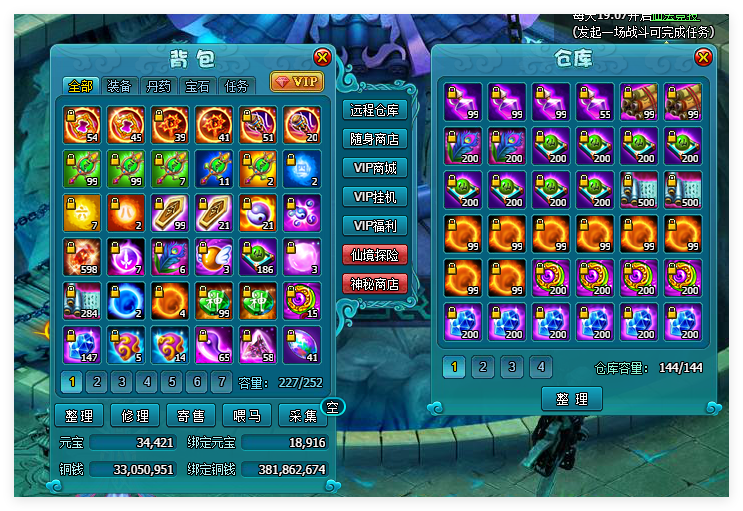The image size is (743, 511).
Task: Open the 神秘商店 mystery shop
Action: [x=375, y=284]
